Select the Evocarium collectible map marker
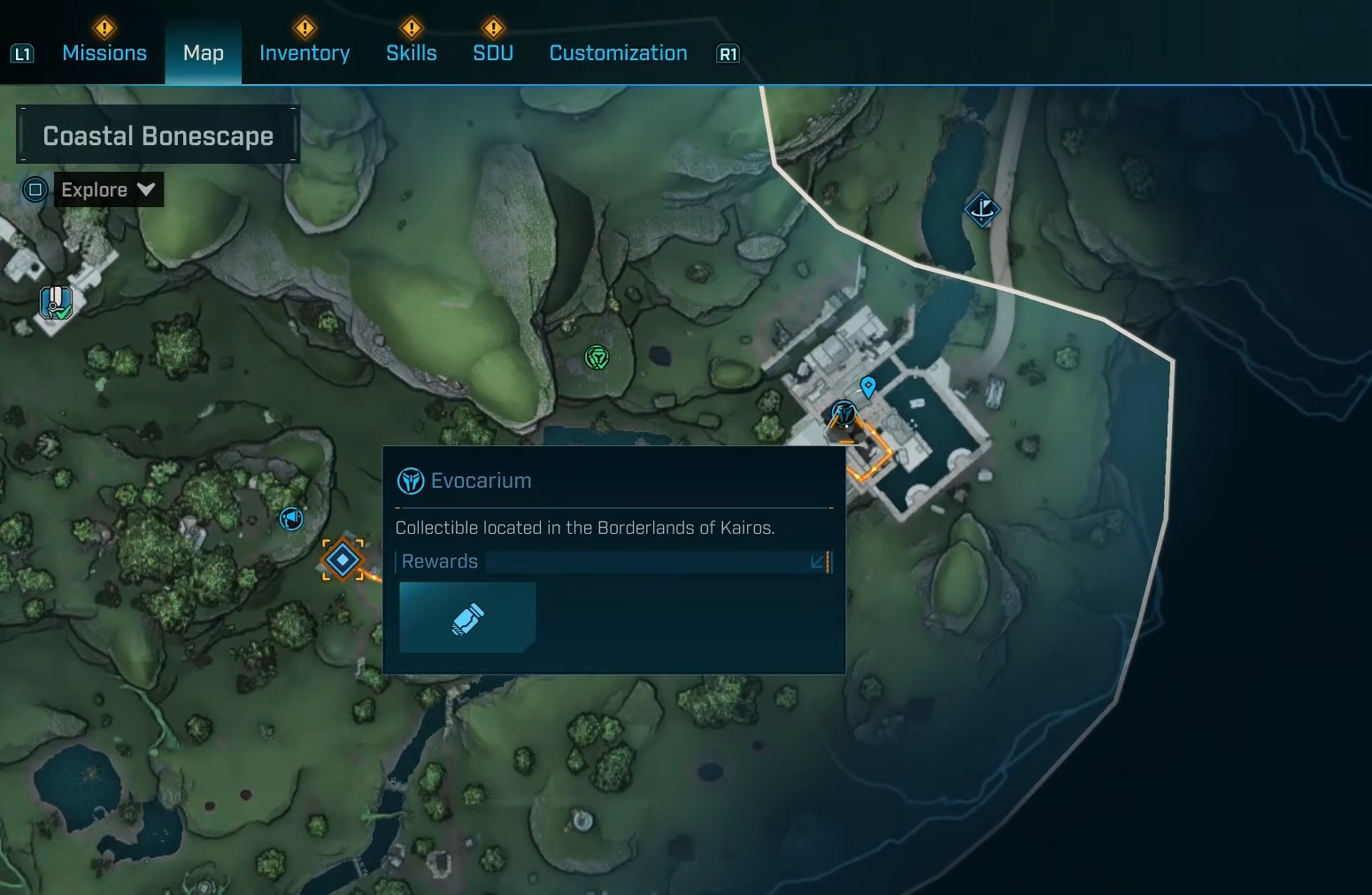The image size is (1372, 895). pos(844,413)
